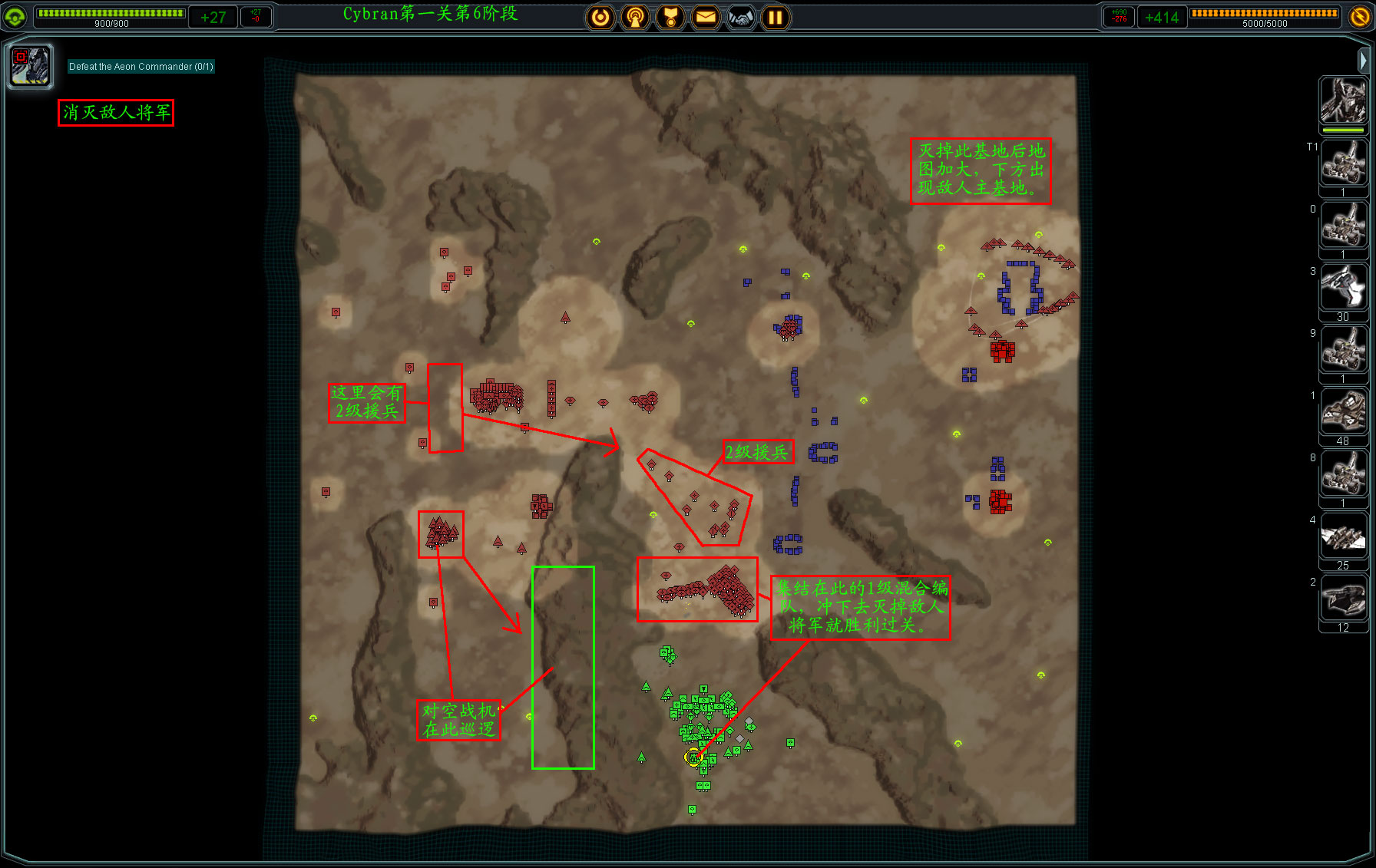
Task: Select control group 2 with 12 units
Action: click(x=1343, y=599)
